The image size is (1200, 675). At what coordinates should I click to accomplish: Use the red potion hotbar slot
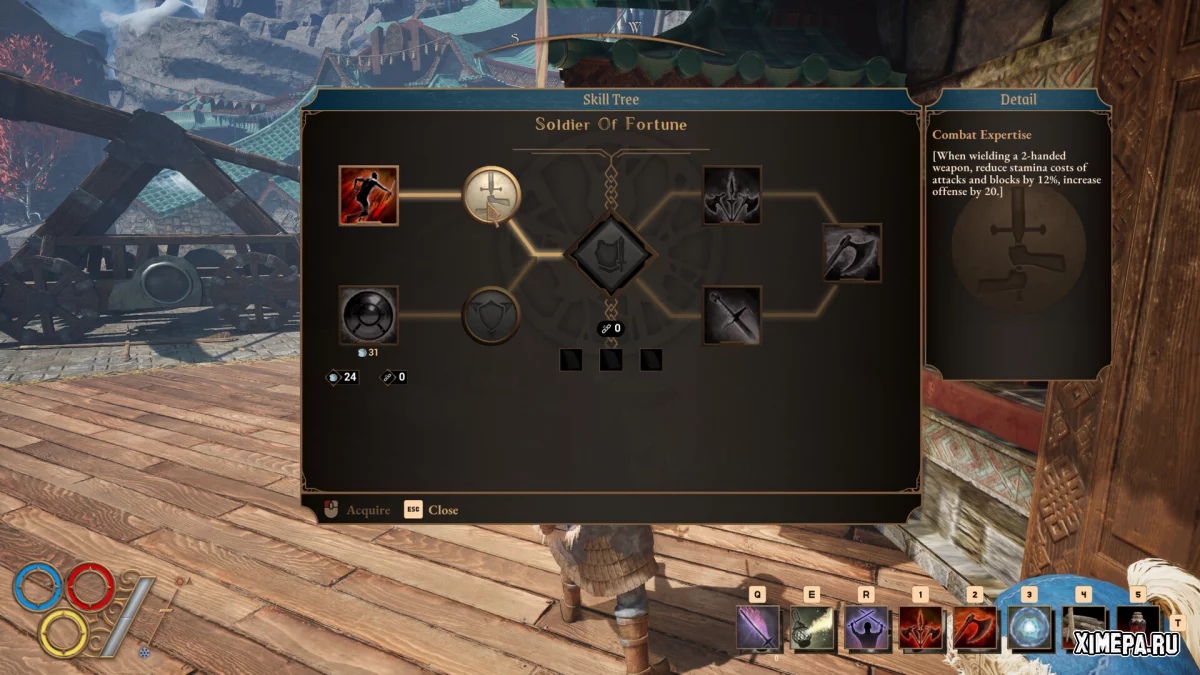pos(1136,628)
